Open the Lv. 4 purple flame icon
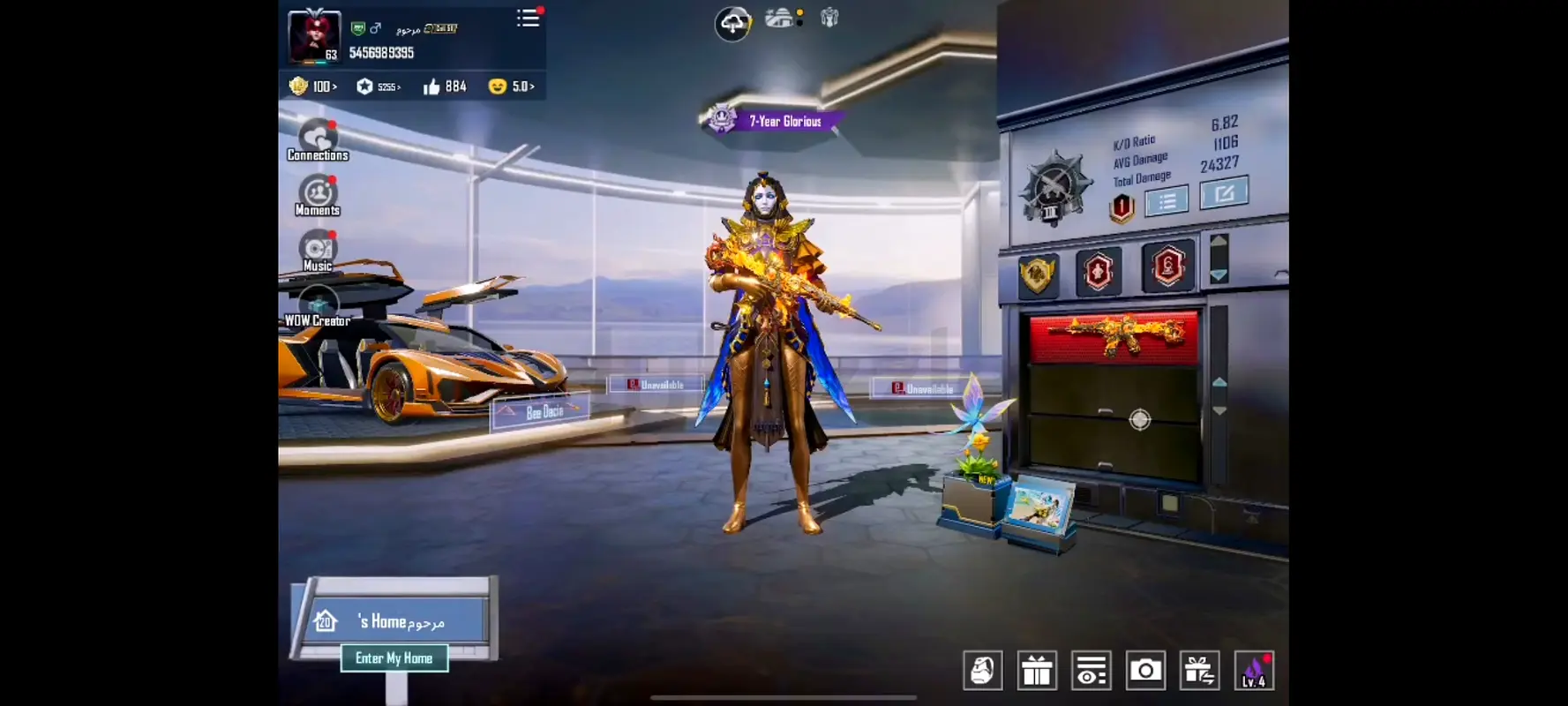The image size is (1568, 706). click(1254, 672)
